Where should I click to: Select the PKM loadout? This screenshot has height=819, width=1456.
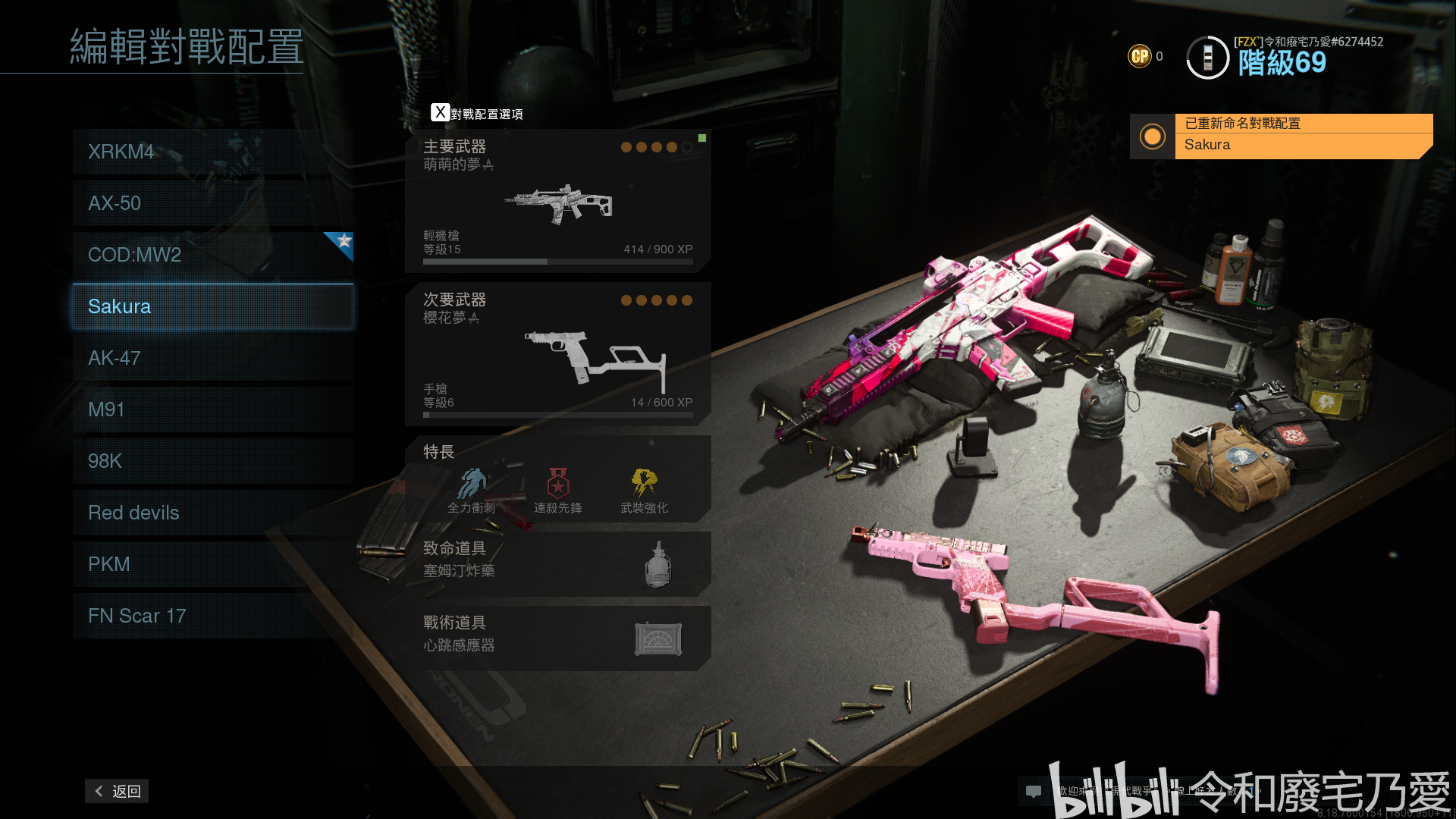(x=212, y=564)
